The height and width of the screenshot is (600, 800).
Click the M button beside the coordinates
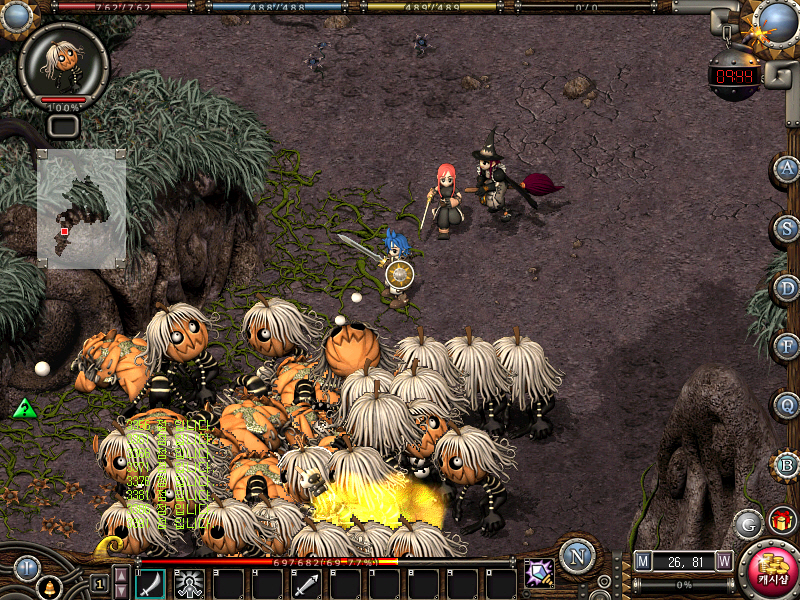643,562
